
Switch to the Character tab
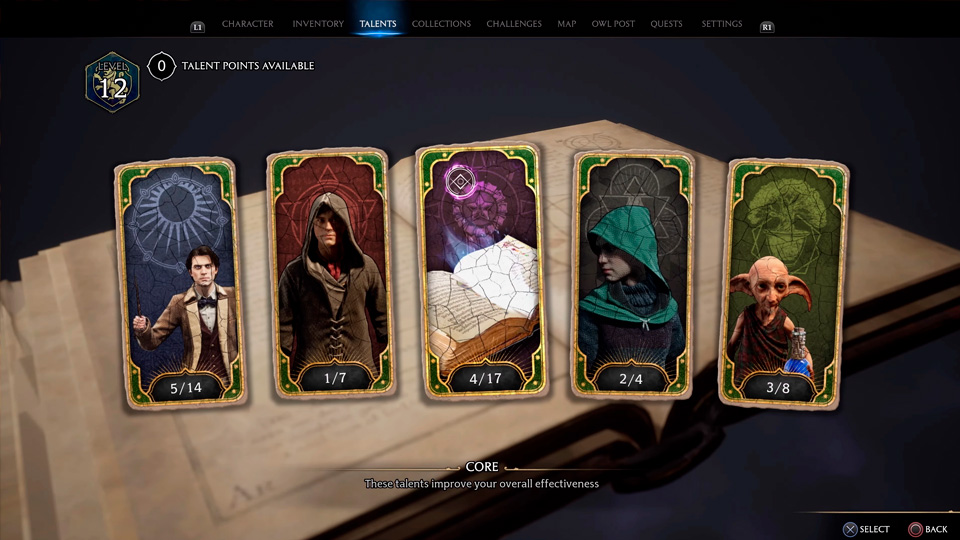(247, 24)
